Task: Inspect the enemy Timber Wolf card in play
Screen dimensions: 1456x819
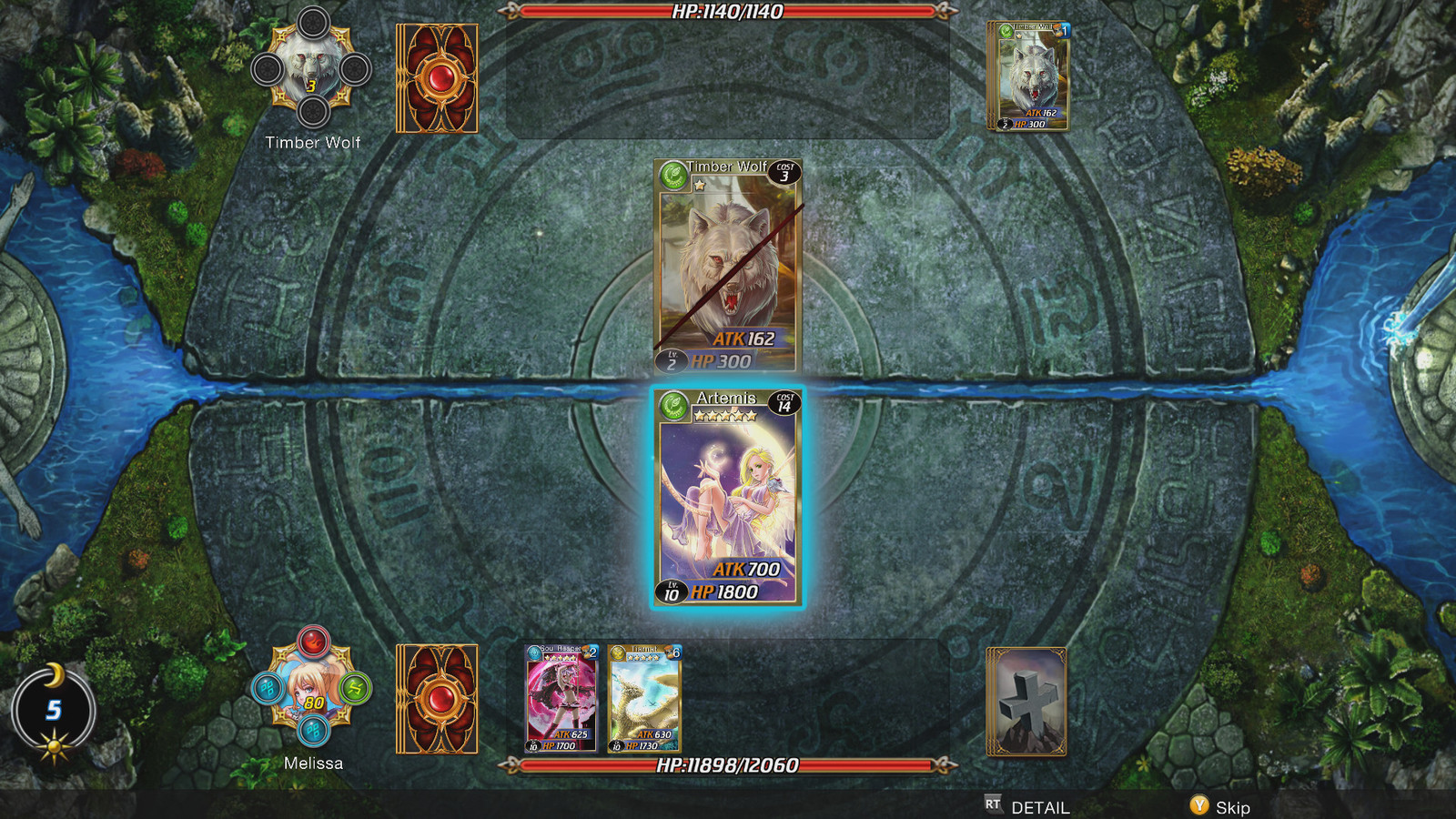Action: point(727,266)
